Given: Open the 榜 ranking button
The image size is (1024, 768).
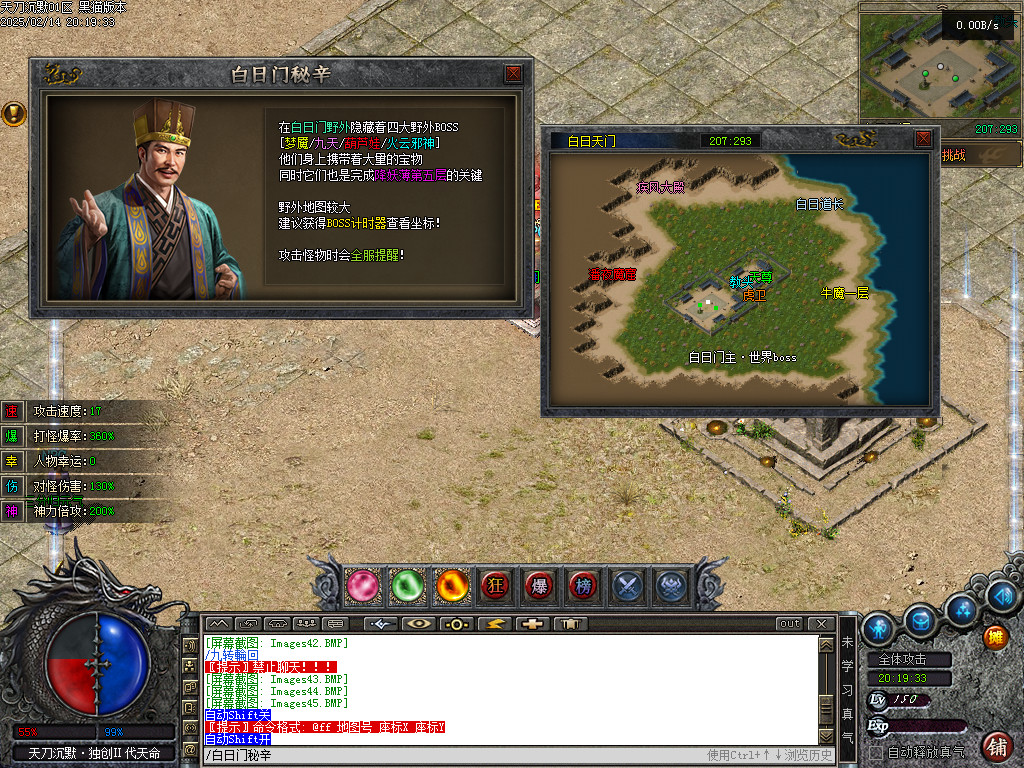Looking at the screenshot, I should tap(584, 586).
